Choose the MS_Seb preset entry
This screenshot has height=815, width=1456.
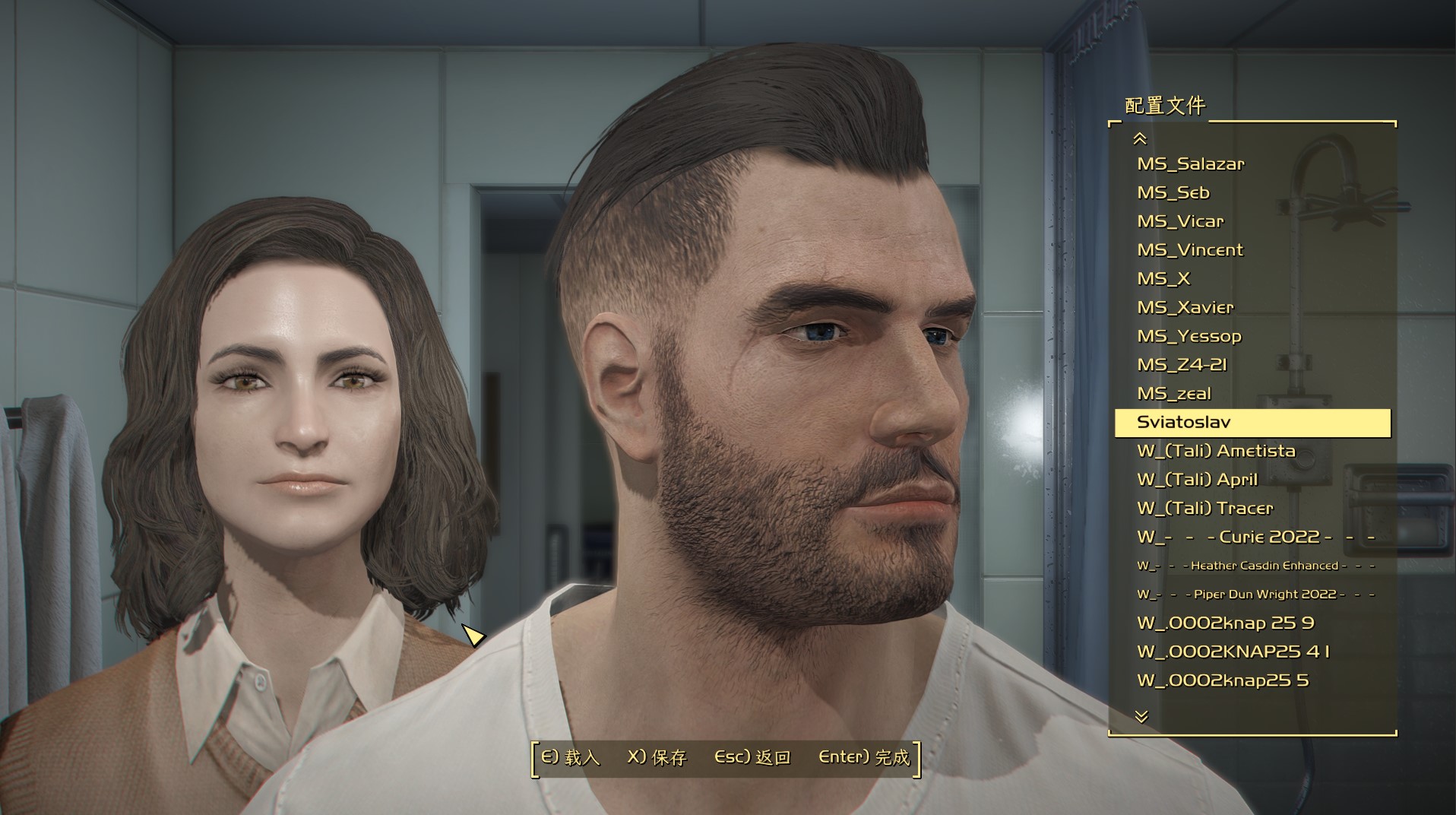point(1173,193)
